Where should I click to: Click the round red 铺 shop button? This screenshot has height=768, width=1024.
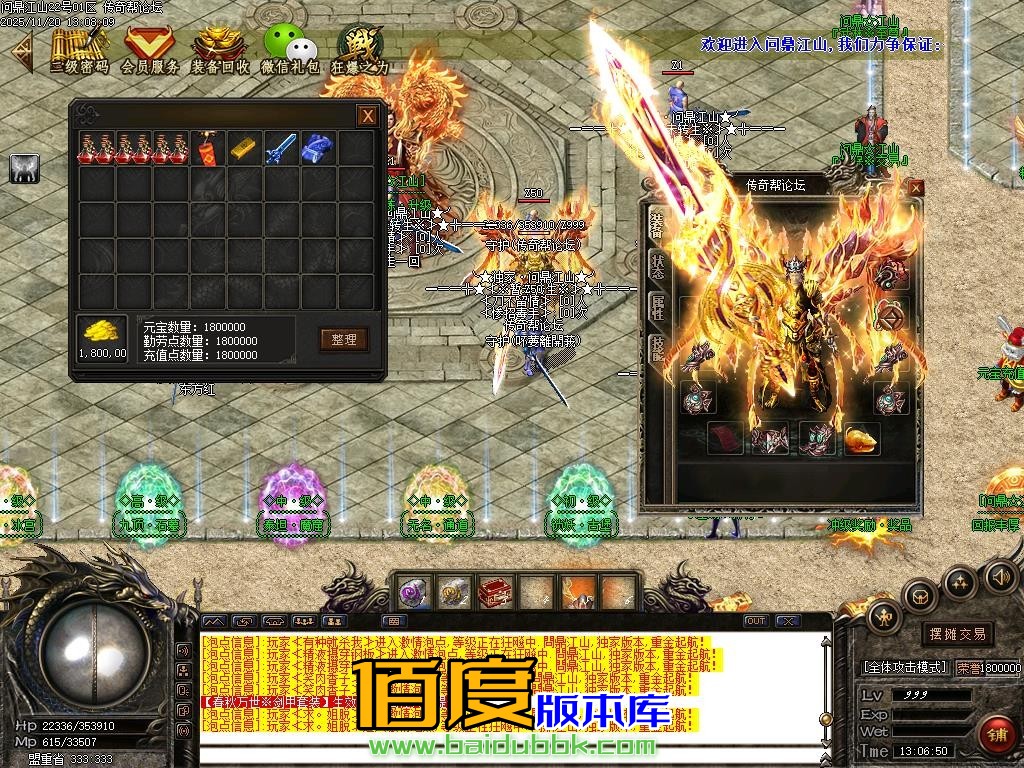click(996, 735)
